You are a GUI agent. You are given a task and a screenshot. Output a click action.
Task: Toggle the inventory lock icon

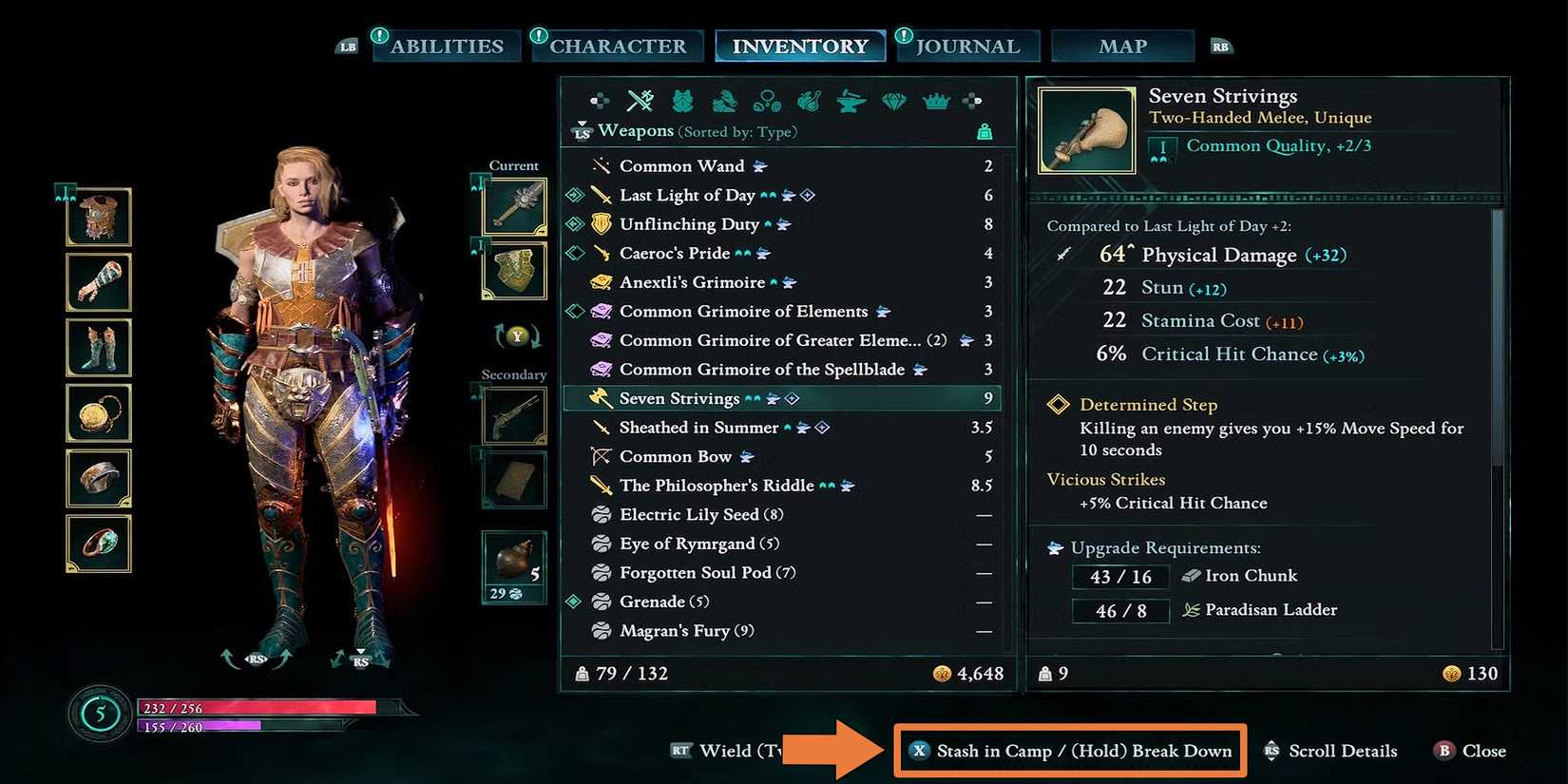pyautogui.click(x=985, y=131)
